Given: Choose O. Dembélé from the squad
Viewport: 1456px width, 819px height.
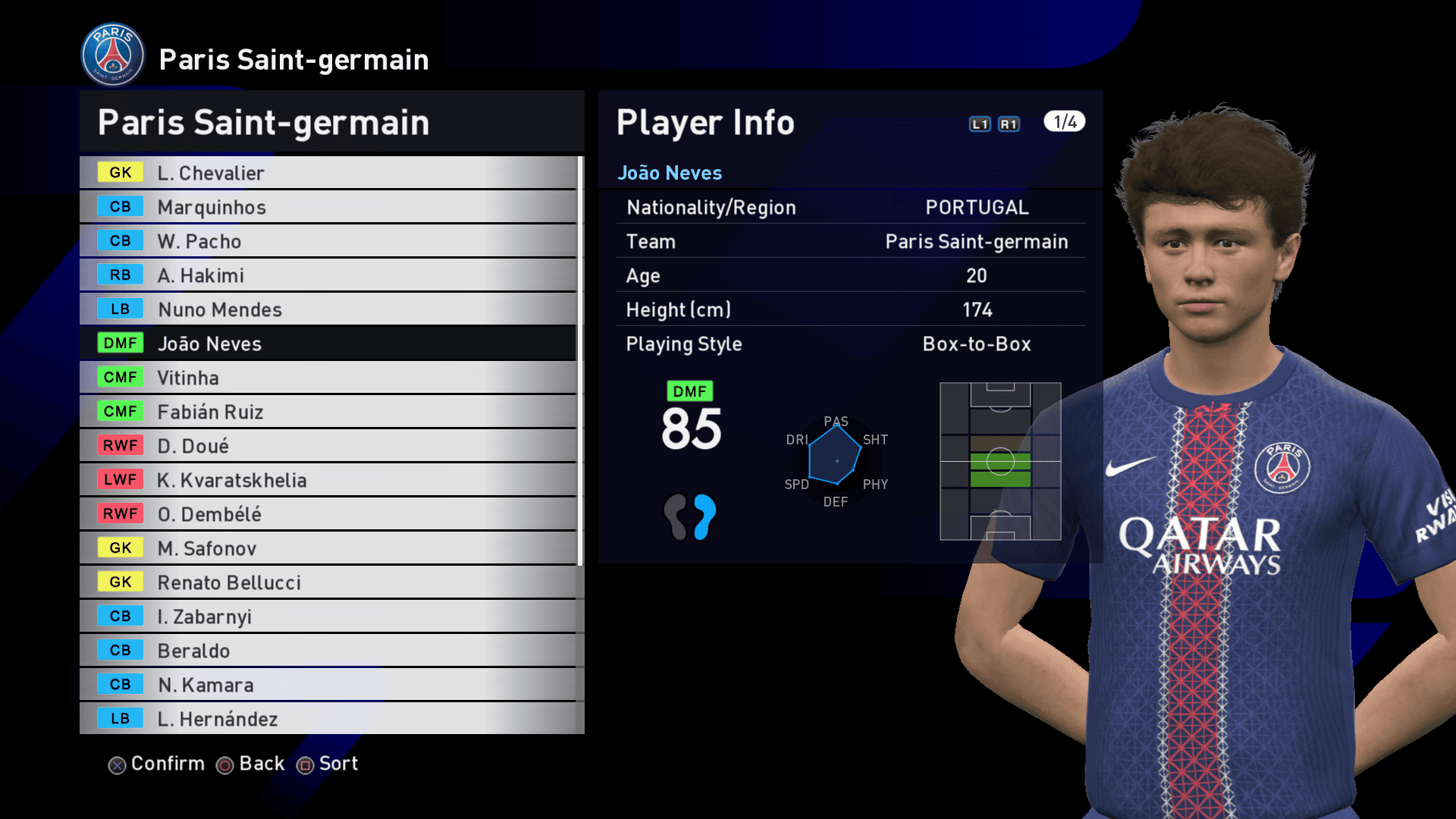Looking at the screenshot, I should point(328,514).
